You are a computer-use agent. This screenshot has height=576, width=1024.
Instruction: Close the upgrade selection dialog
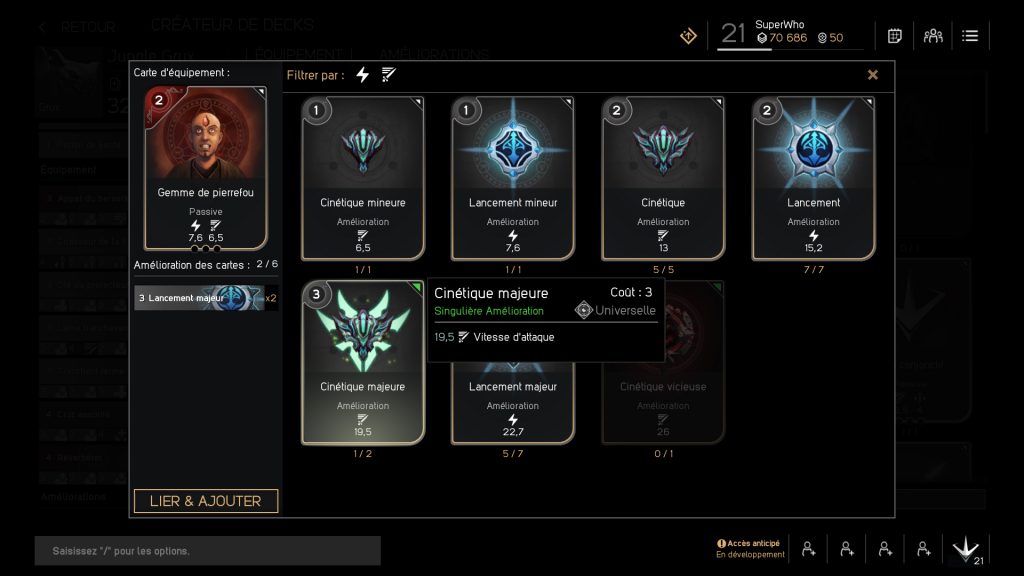[872, 75]
